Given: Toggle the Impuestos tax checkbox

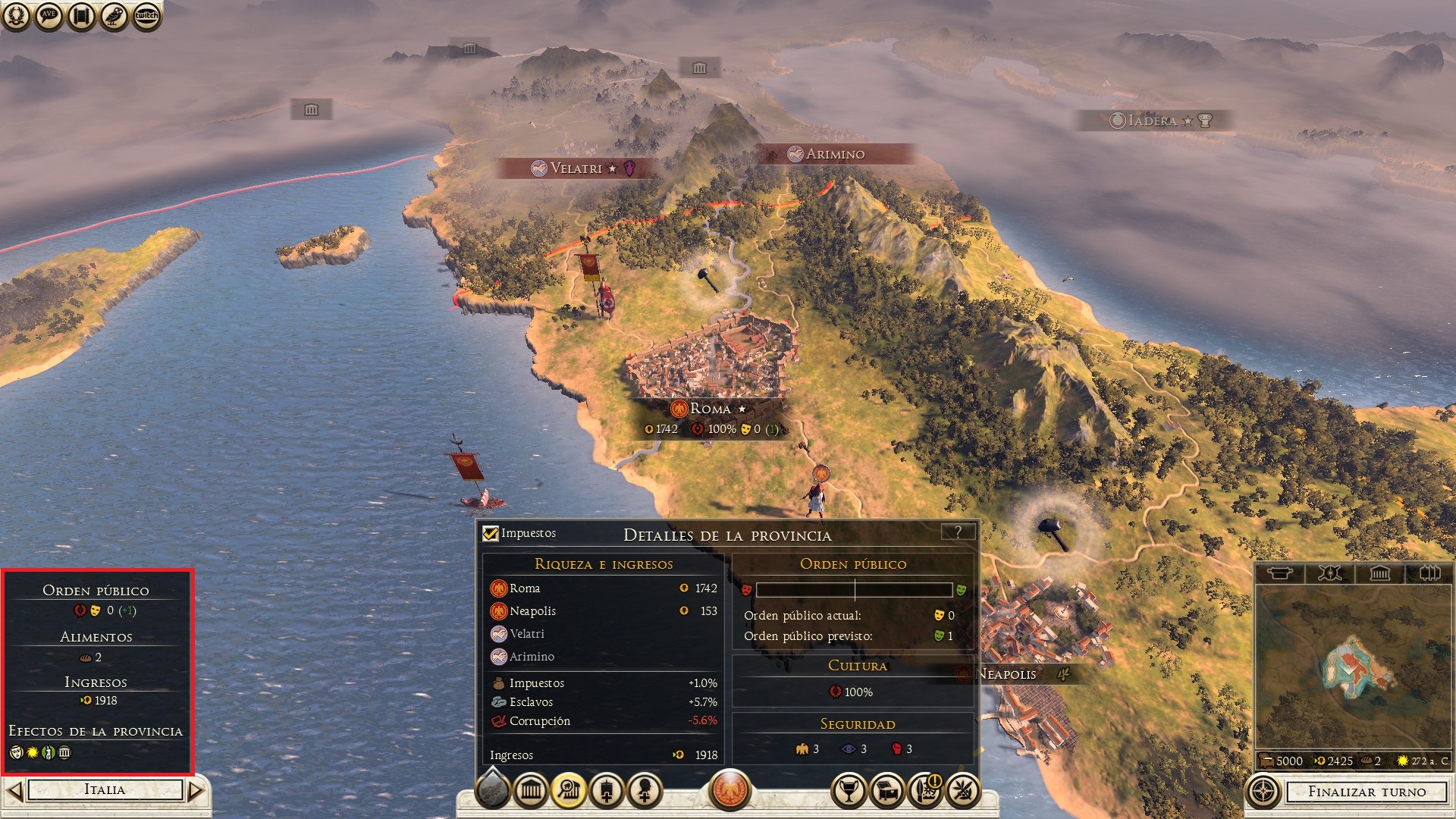Looking at the screenshot, I should (491, 533).
